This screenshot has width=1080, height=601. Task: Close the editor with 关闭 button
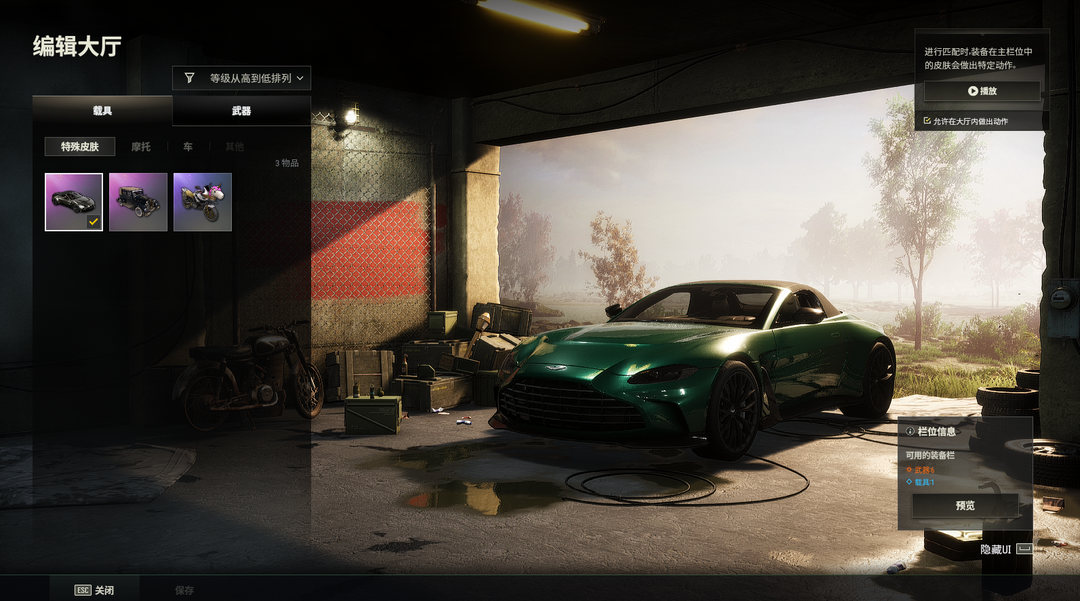[x=95, y=590]
